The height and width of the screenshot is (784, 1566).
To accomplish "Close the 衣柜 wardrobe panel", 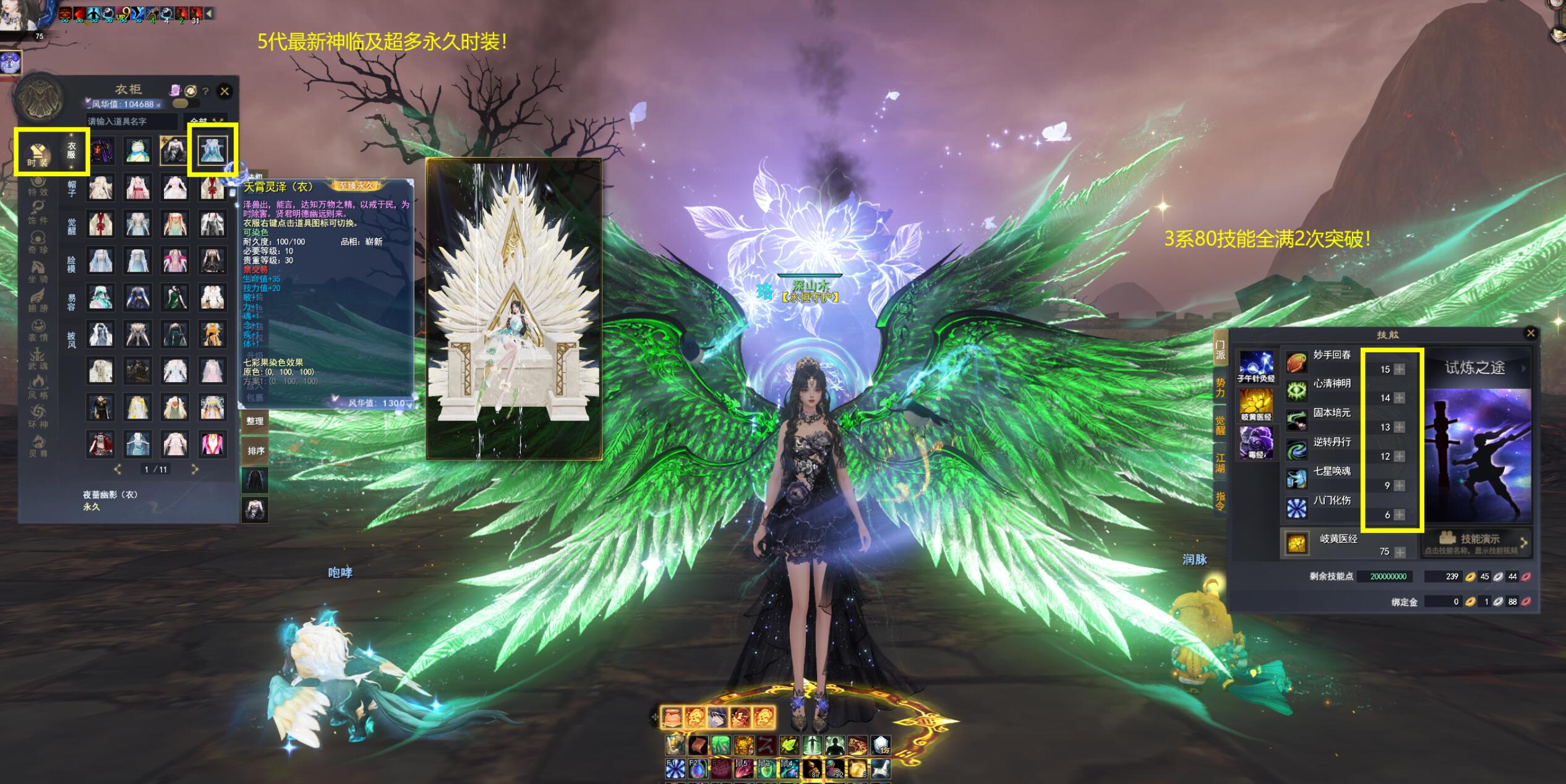I will (x=225, y=92).
